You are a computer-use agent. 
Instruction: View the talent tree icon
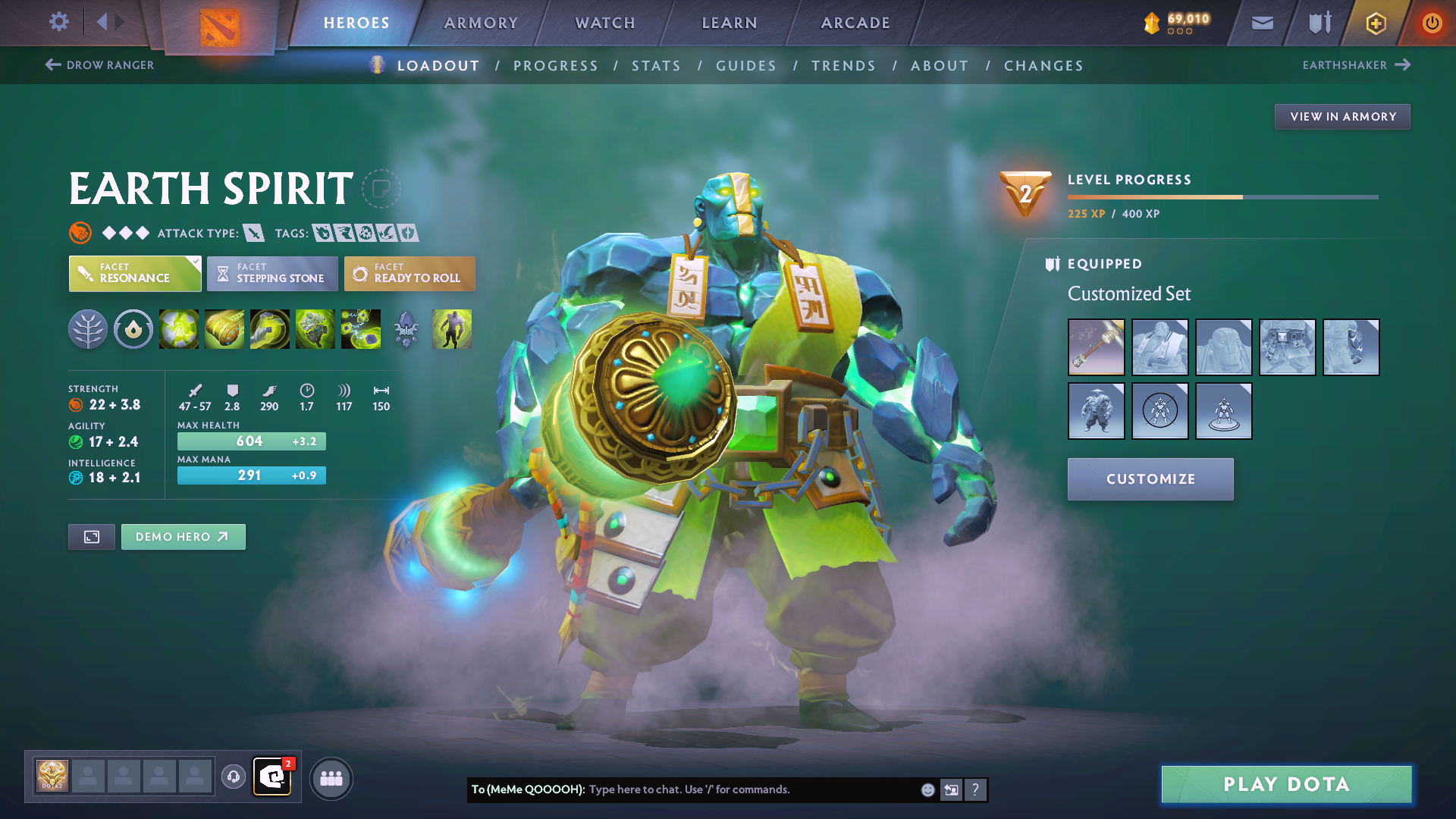[88, 328]
